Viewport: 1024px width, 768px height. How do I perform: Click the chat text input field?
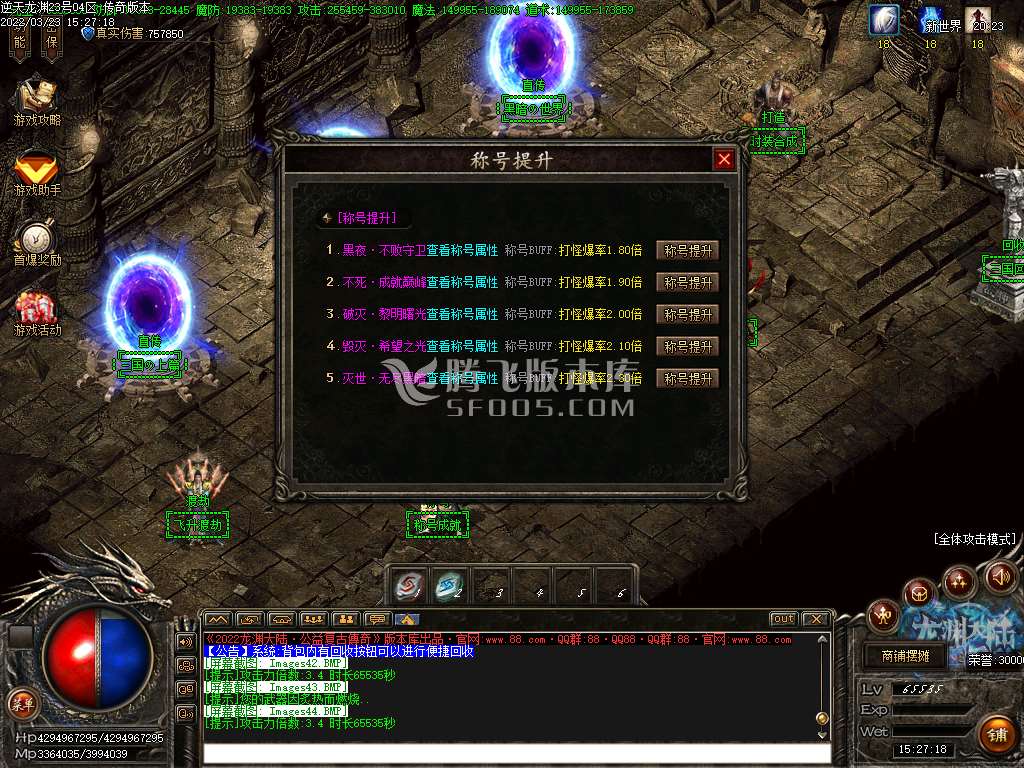pos(515,753)
